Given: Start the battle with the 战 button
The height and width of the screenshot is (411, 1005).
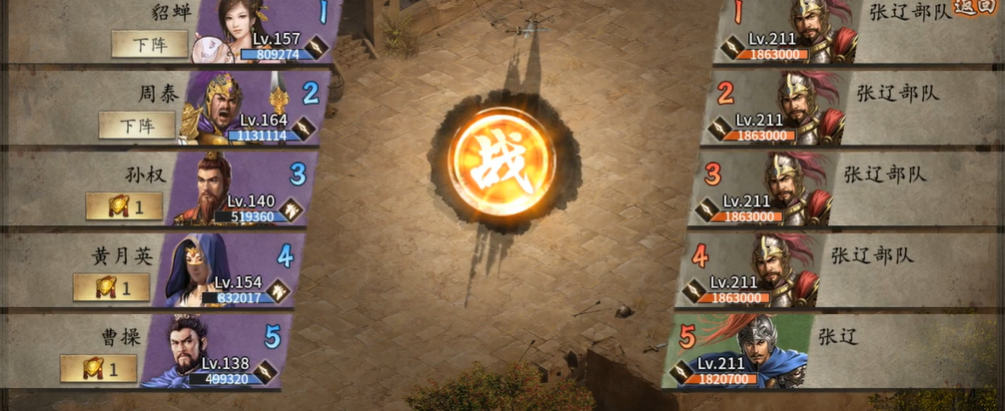Looking at the screenshot, I should point(501,160).
